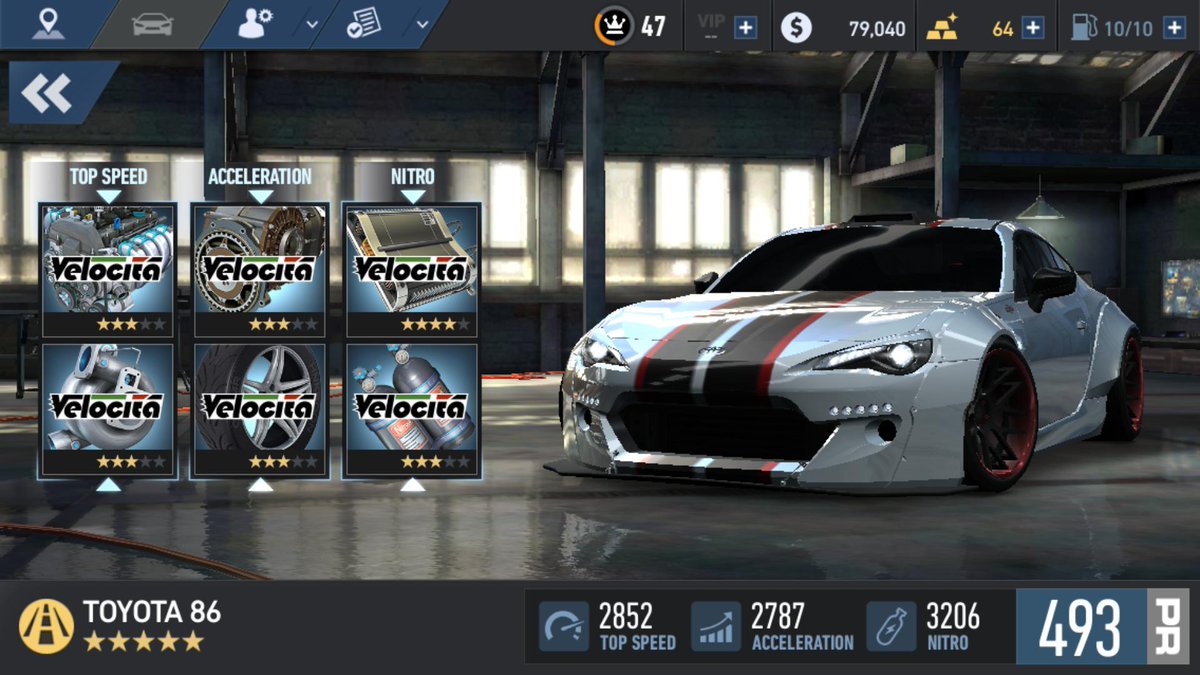
Task: Select the nitro bottles part slot
Action: pos(412,409)
